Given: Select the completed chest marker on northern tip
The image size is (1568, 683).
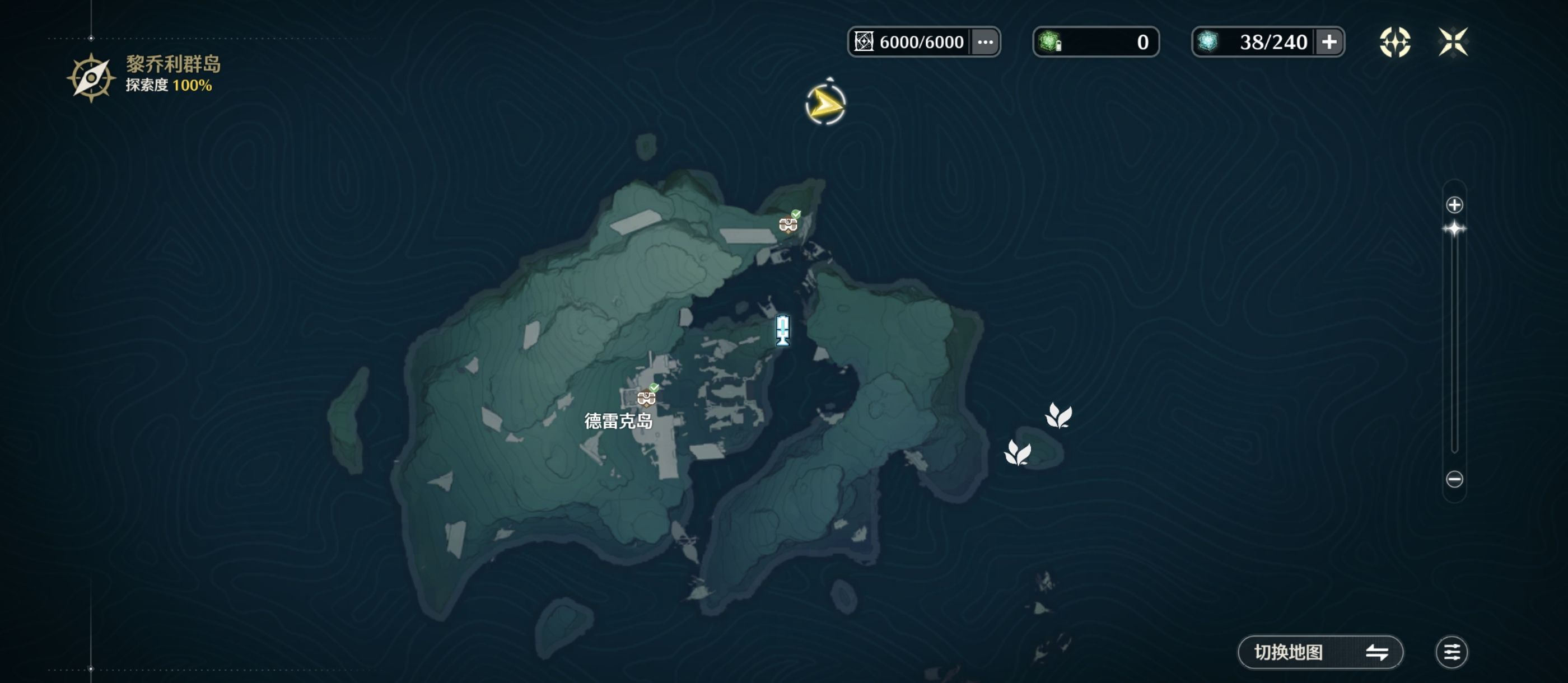Looking at the screenshot, I should (788, 223).
